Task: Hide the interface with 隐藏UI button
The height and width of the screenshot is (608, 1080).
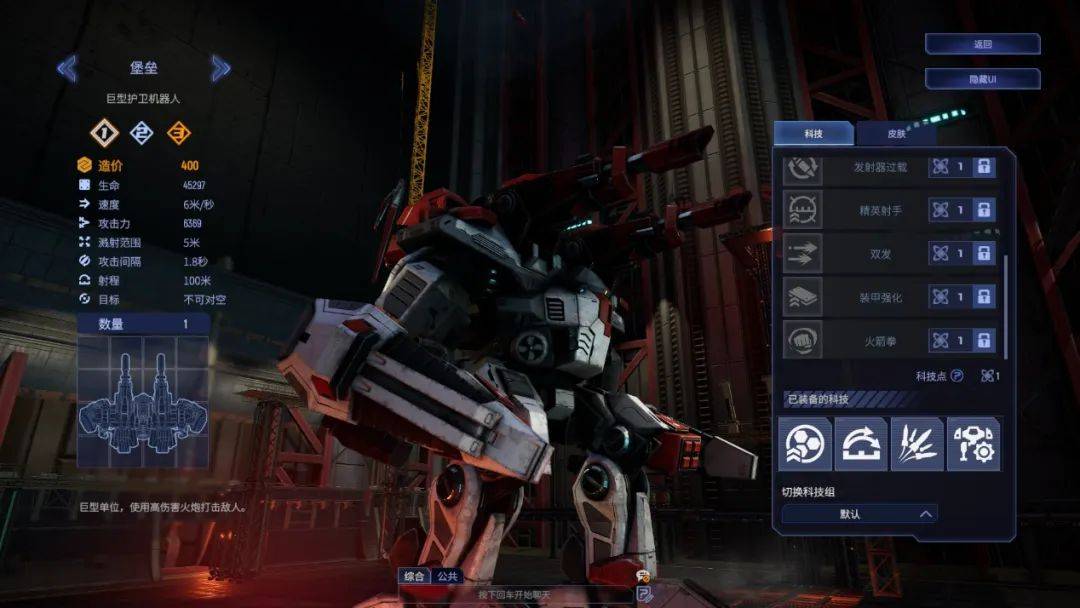Action: 982,79
